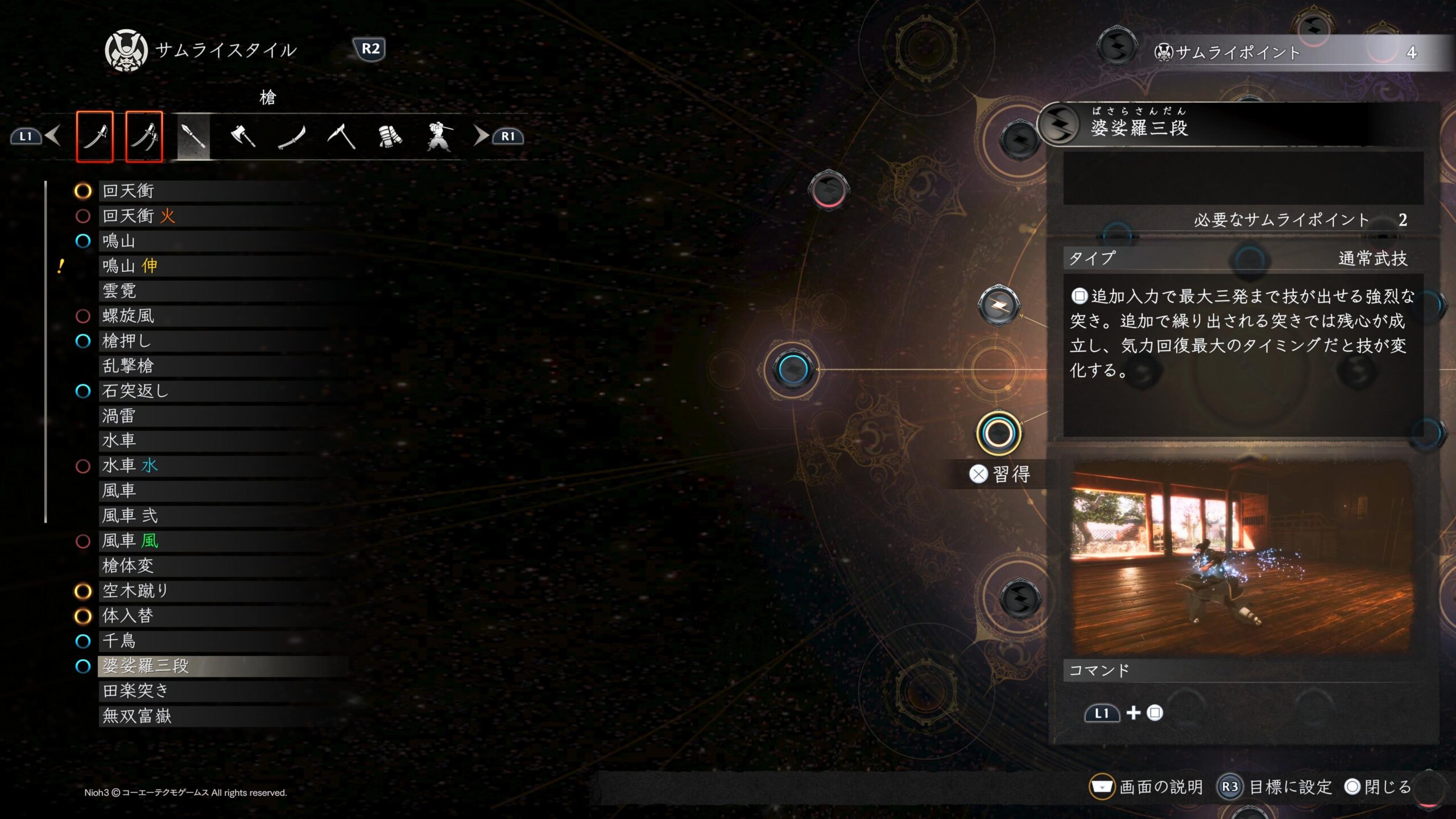Select the samurai figure skills tab
This screenshot has height=819, width=1456.
click(439, 136)
